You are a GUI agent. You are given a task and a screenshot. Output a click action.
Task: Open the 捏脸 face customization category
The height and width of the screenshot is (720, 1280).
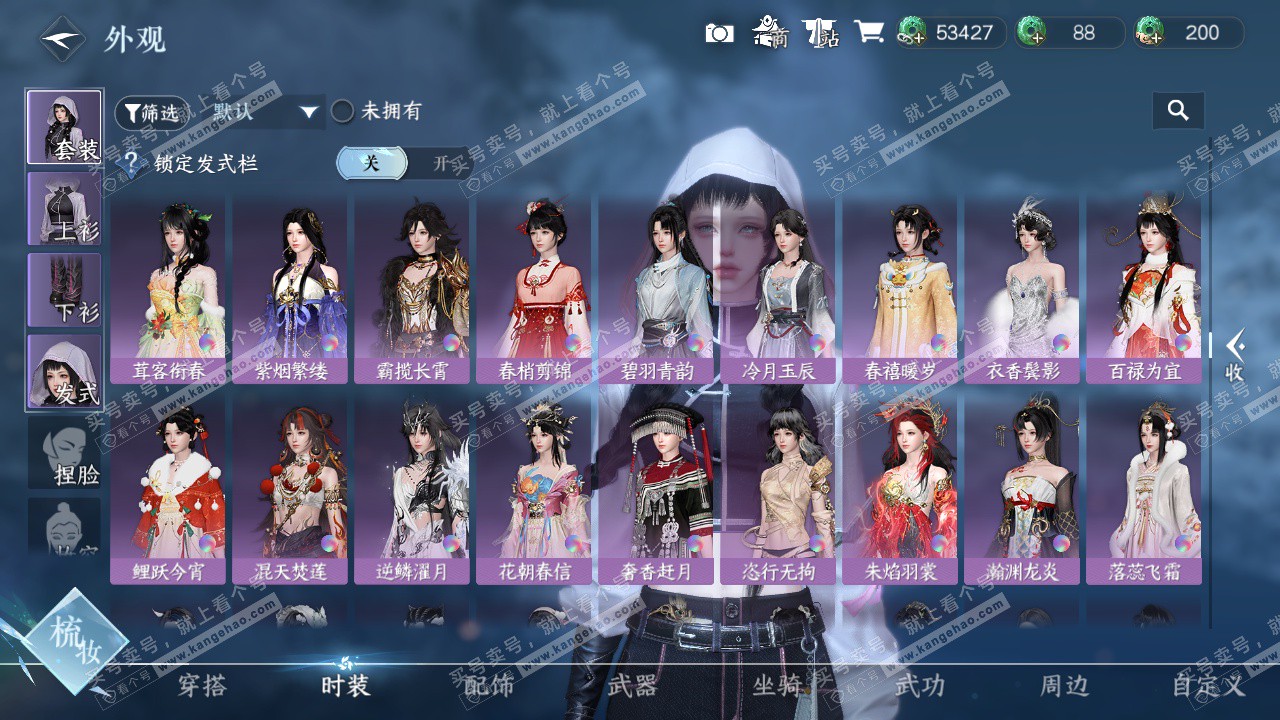coord(64,452)
